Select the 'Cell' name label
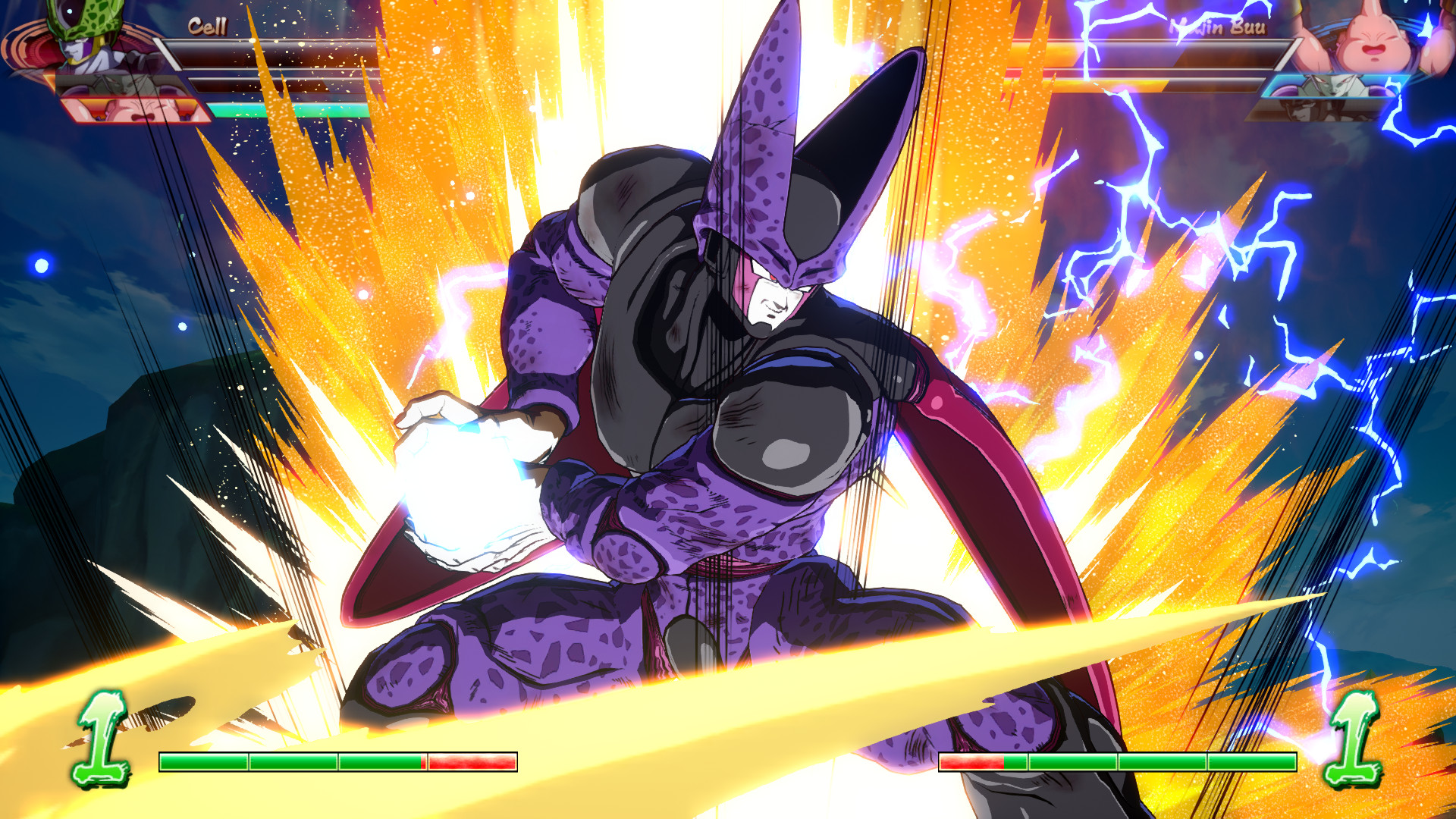Viewport: 1456px width, 819px height. [x=209, y=27]
